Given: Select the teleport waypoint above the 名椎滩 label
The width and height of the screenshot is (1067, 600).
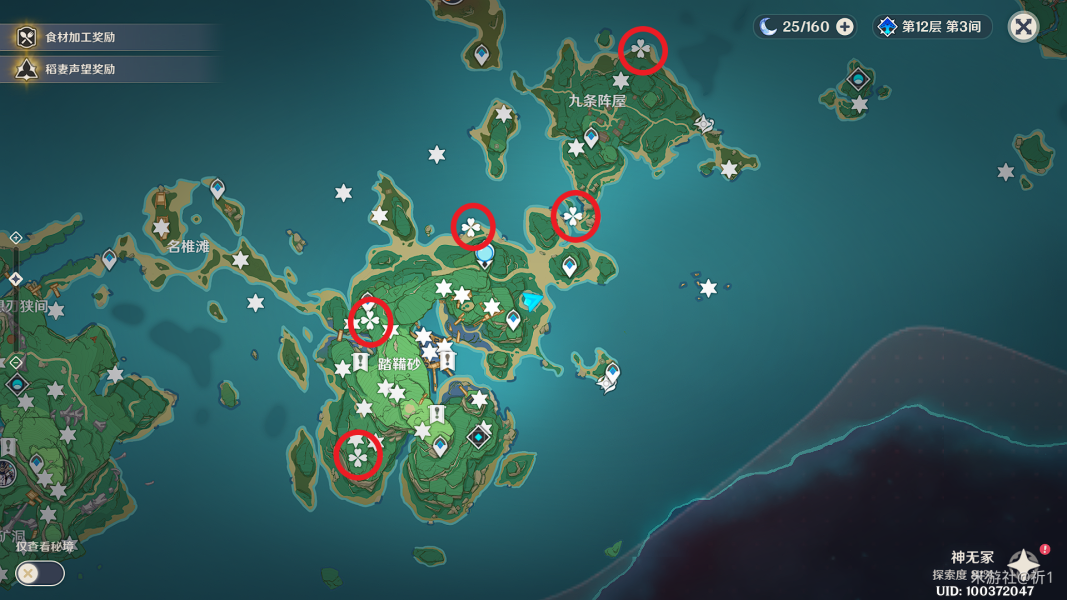Looking at the screenshot, I should pos(217,187).
